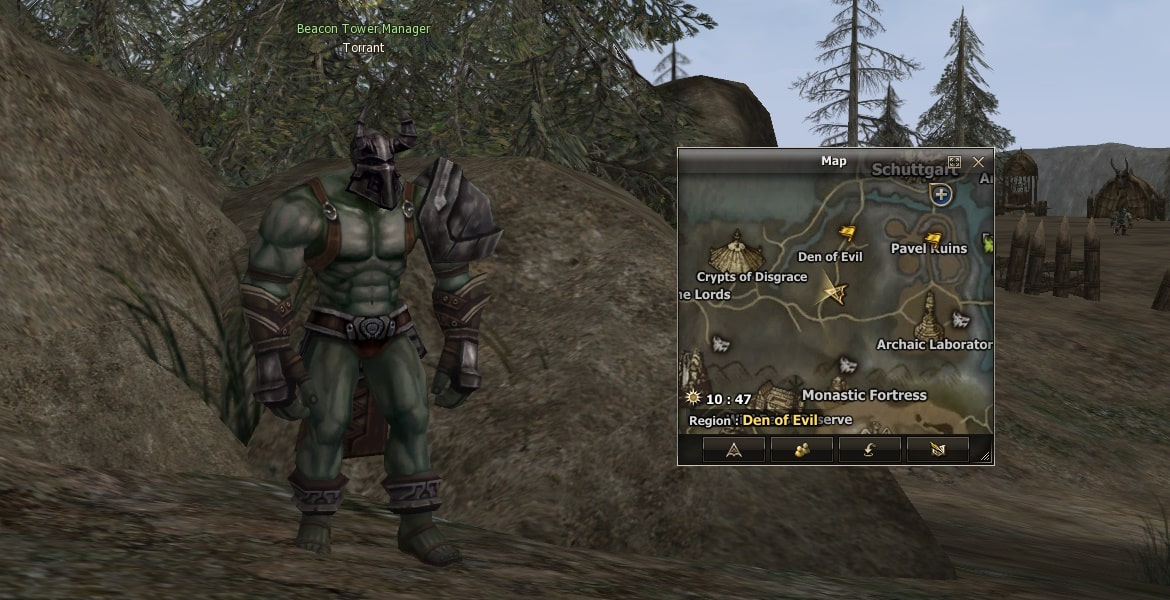Click the Monastic Fortress map label
The height and width of the screenshot is (600, 1170).
click(x=864, y=395)
